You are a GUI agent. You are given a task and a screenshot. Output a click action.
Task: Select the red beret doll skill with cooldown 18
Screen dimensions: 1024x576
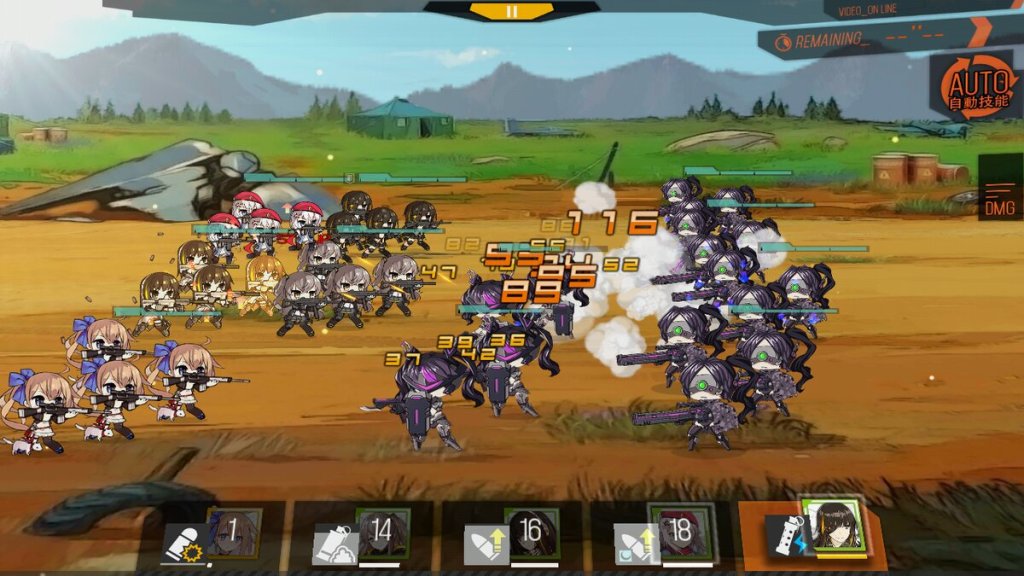tap(664, 535)
